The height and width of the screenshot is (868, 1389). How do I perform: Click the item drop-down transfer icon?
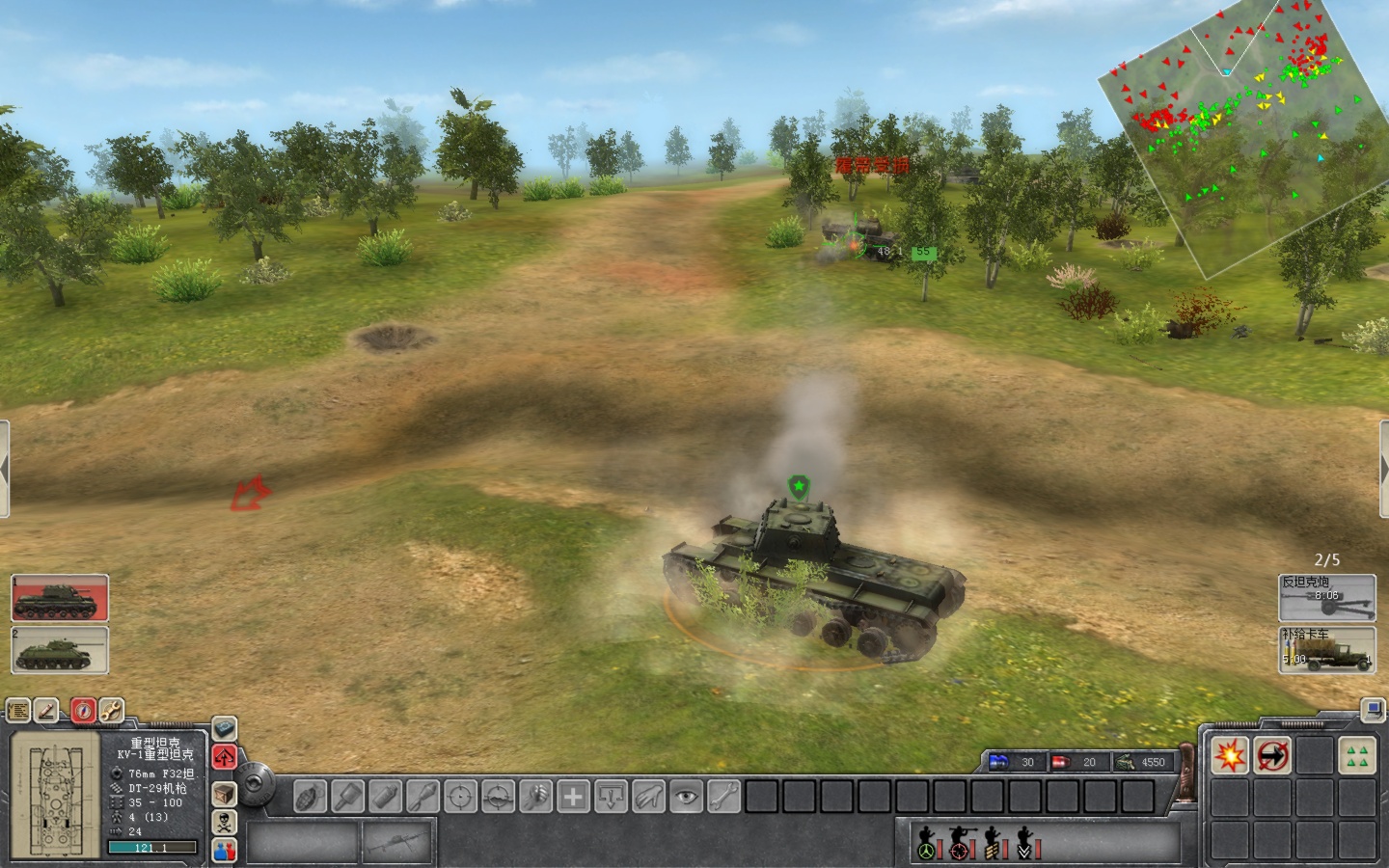point(610,797)
